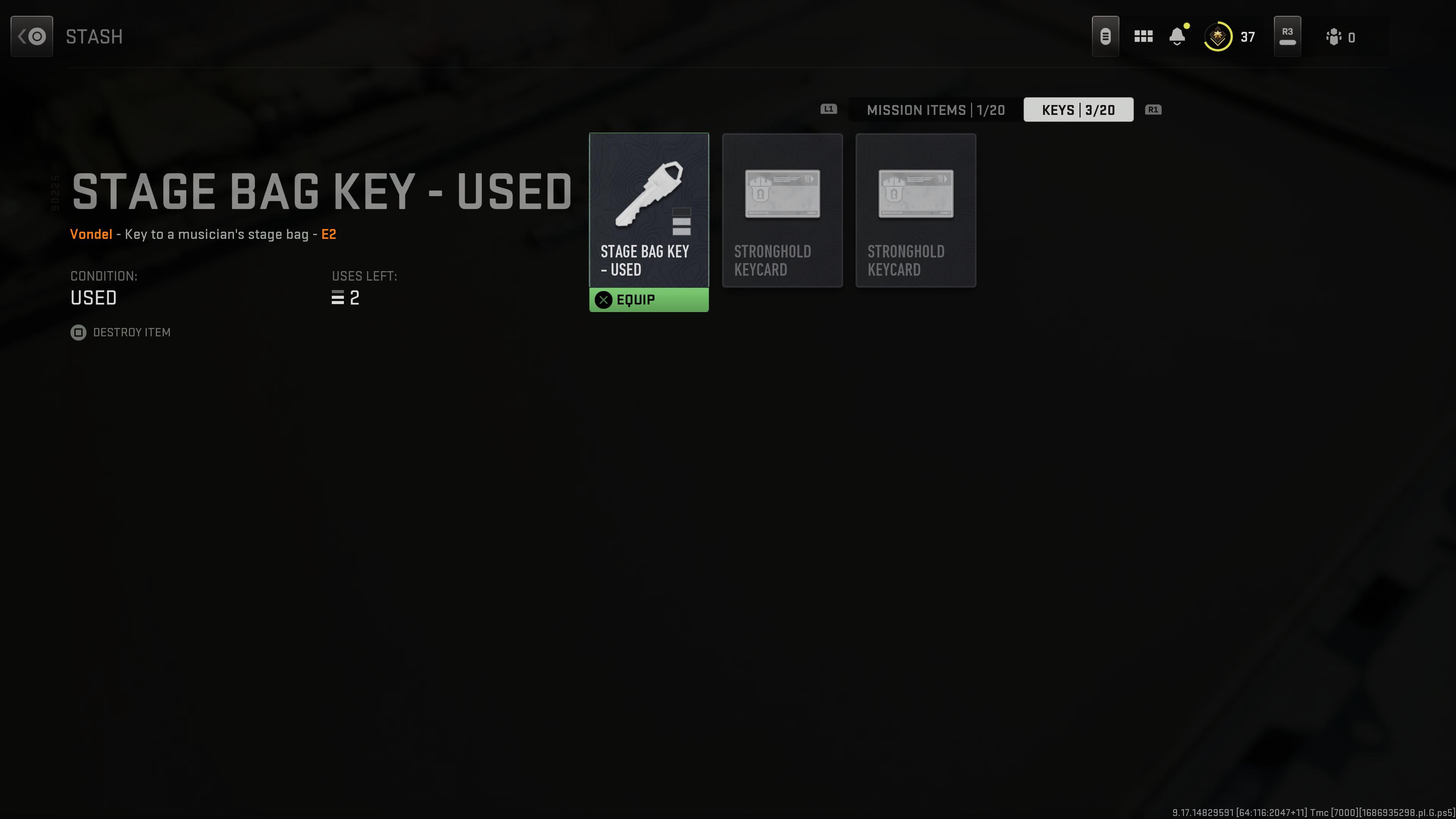The width and height of the screenshot is (1456, 819).
Task: Select the second Stronghold Keycard
Action: point(916,210)
